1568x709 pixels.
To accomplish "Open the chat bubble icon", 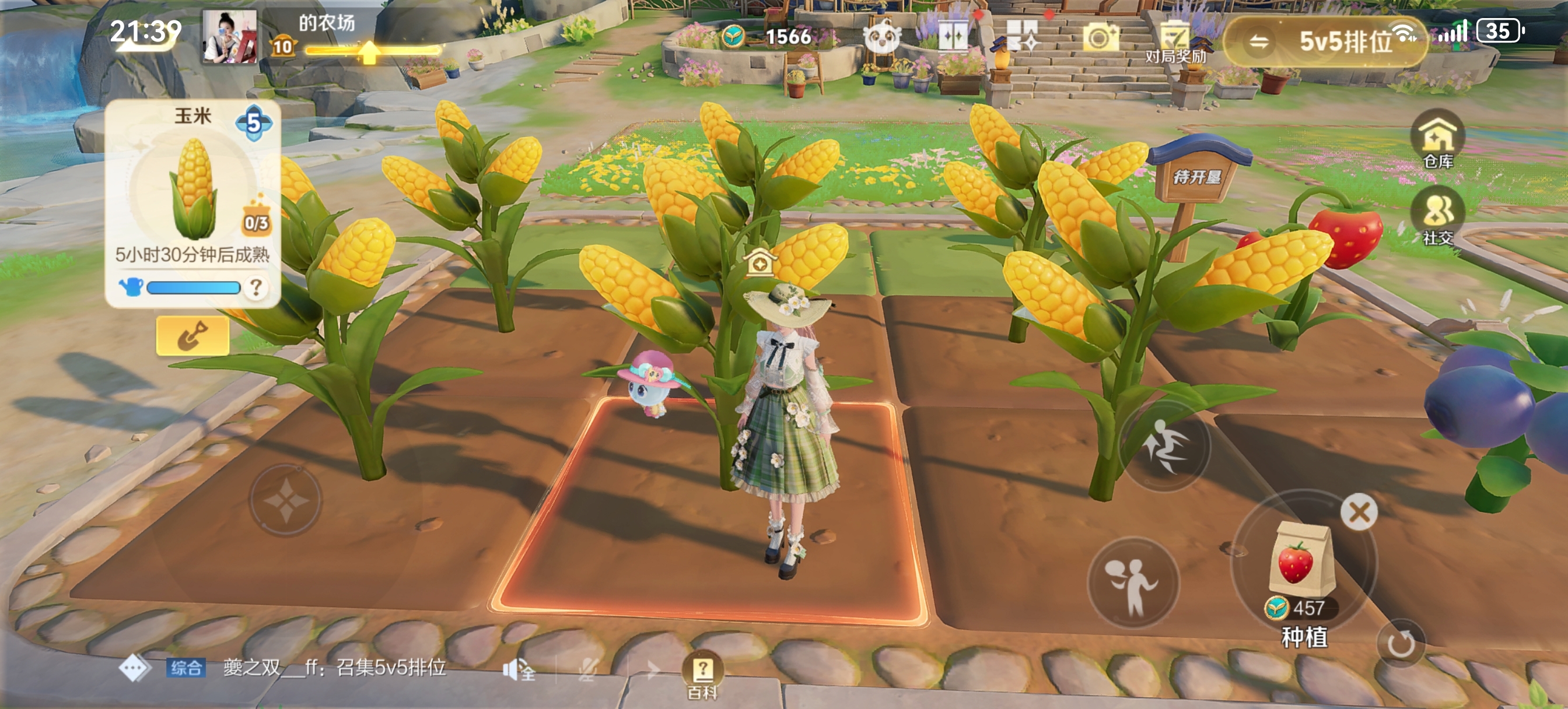I will (x=134, y=669).
